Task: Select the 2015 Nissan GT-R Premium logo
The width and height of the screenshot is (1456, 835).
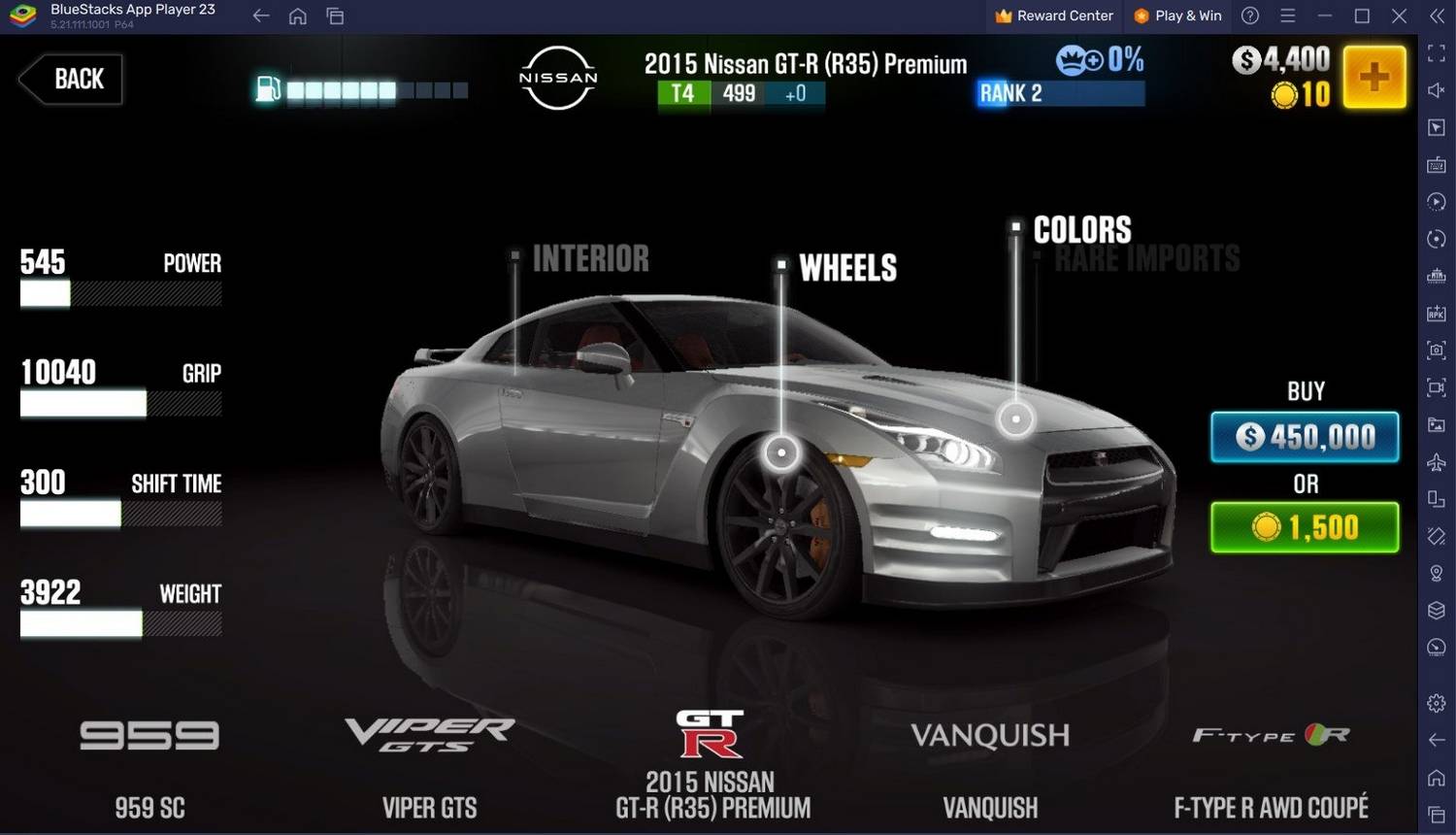Action: point(711,735)
